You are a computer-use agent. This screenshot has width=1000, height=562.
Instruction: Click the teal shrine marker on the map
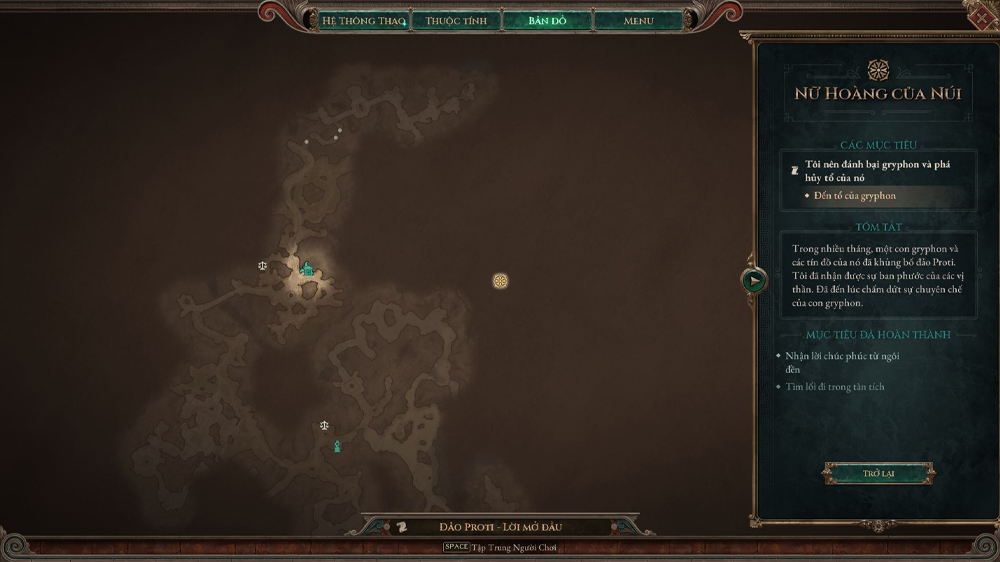click(x=307, y=269)
